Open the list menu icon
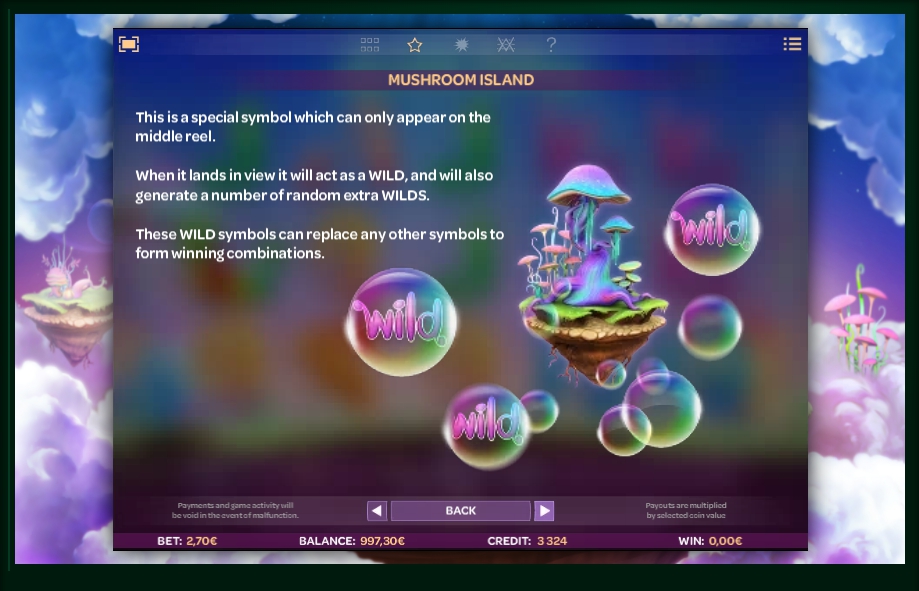This screenshot has height=591, width=919. [792, 44]
